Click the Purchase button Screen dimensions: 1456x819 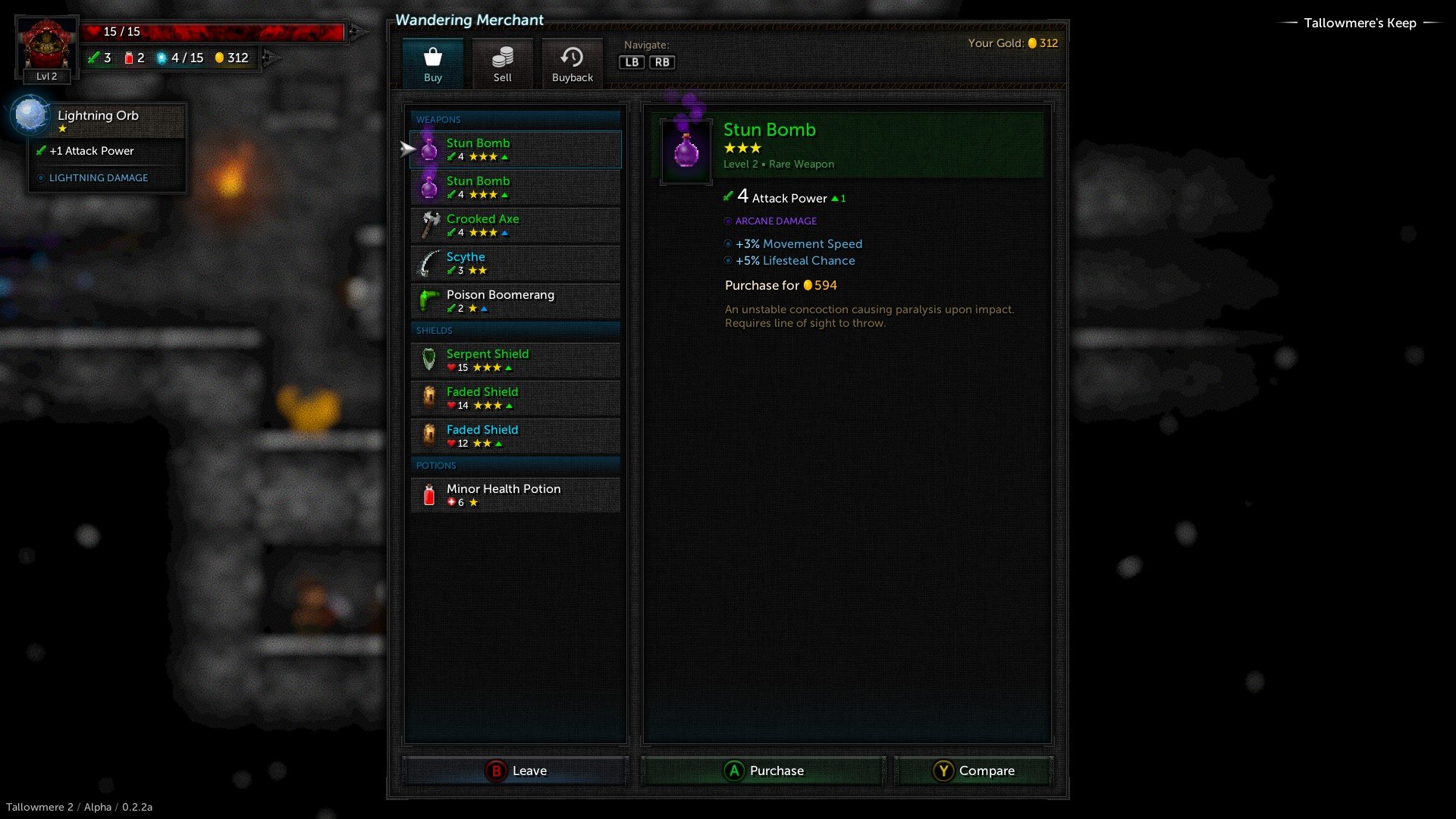tap(764, 770)
